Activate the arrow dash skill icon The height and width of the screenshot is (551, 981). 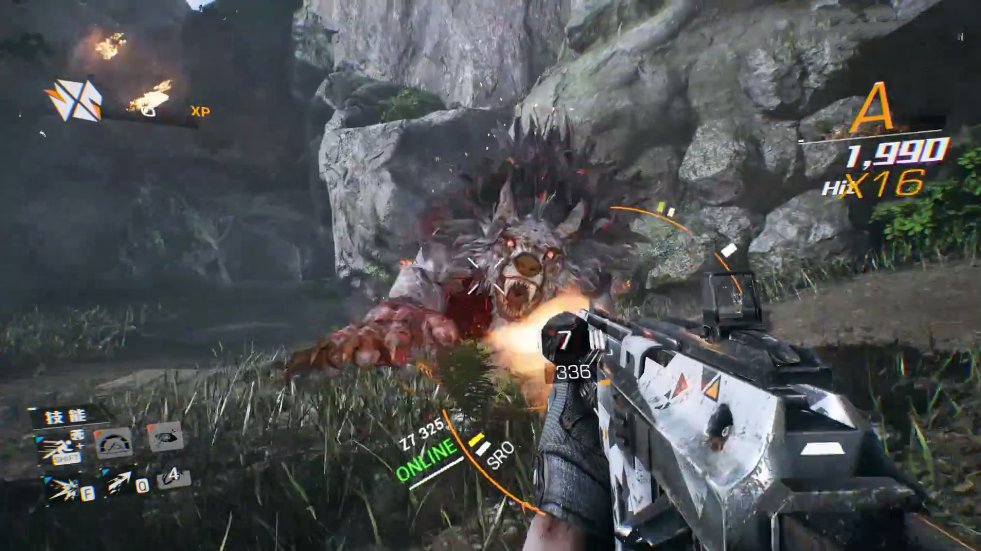[119, 482]
